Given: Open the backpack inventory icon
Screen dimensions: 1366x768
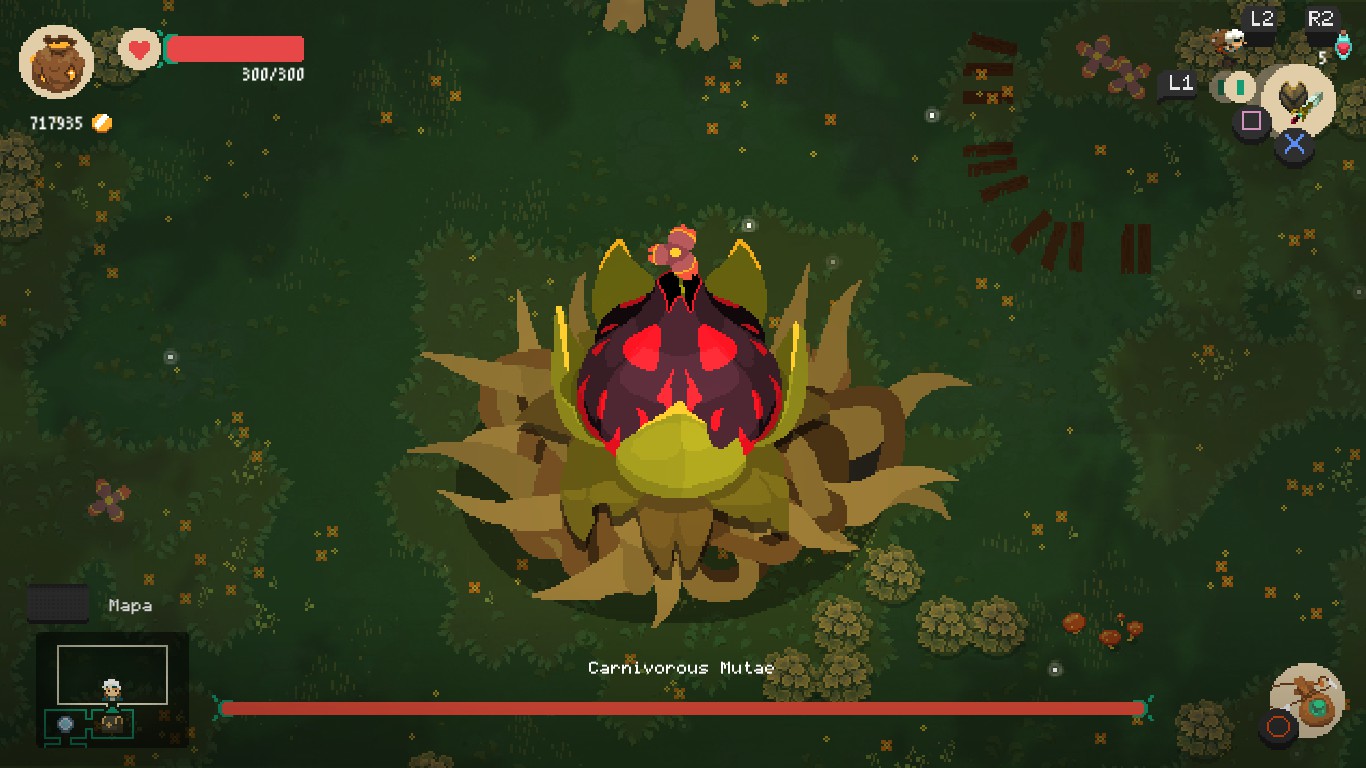Looking at the screenshot, I should tap(56, 61).
